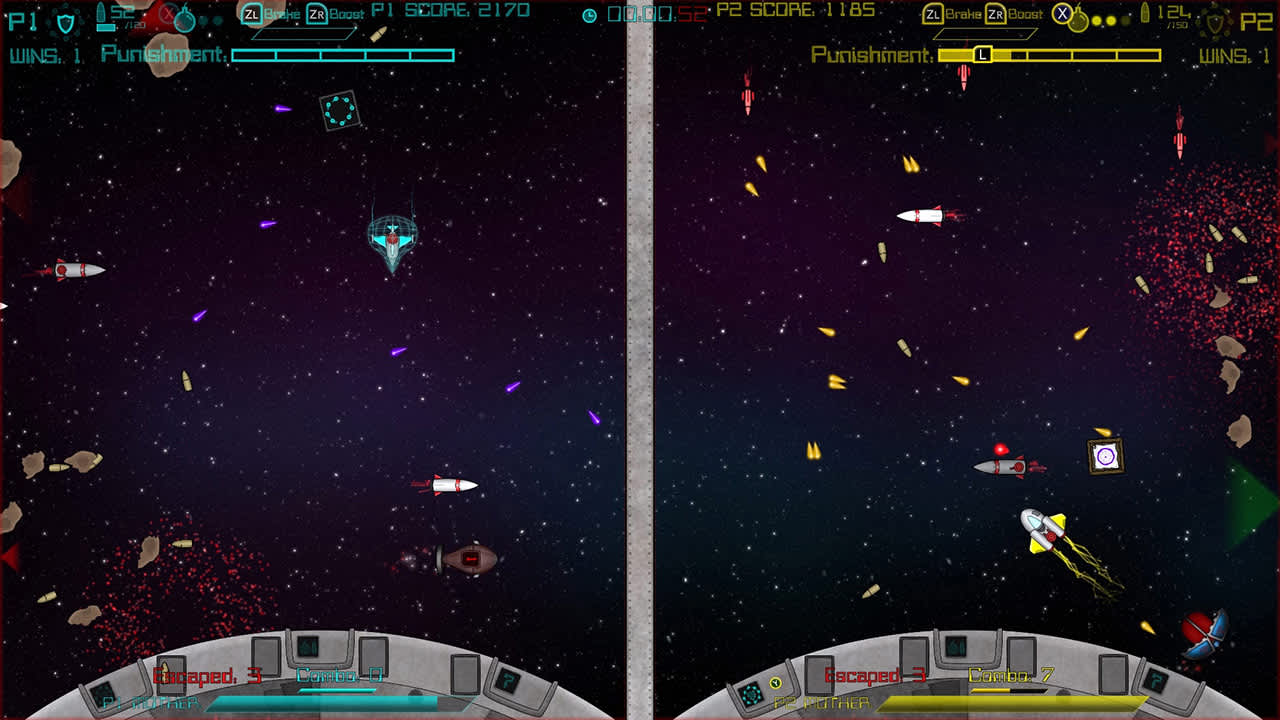Select the shield emblem beside the P2 label
The image size is (1280, 720).
(1215, 21)
